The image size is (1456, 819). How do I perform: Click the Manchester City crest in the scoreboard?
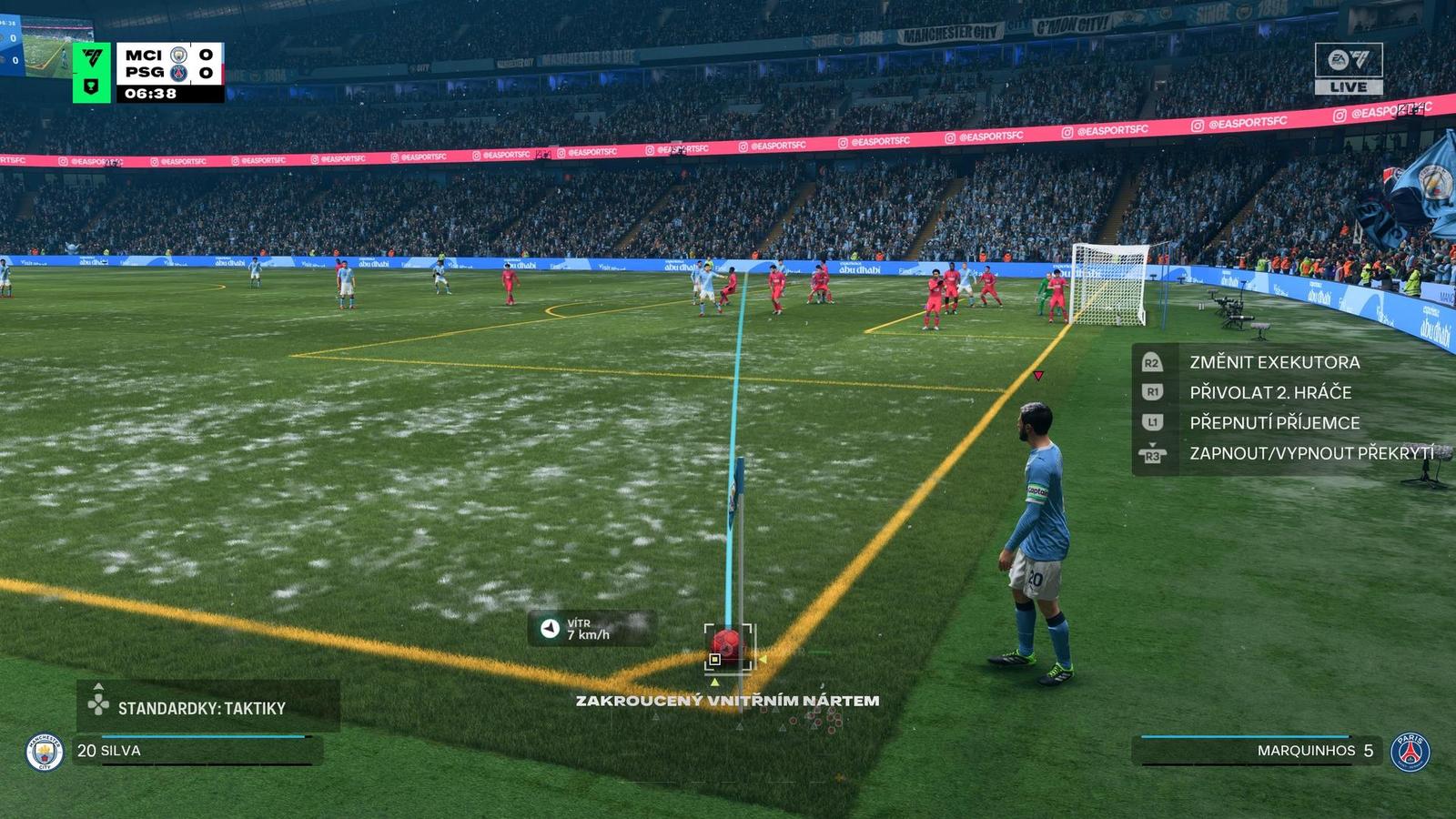pos(179,55)
